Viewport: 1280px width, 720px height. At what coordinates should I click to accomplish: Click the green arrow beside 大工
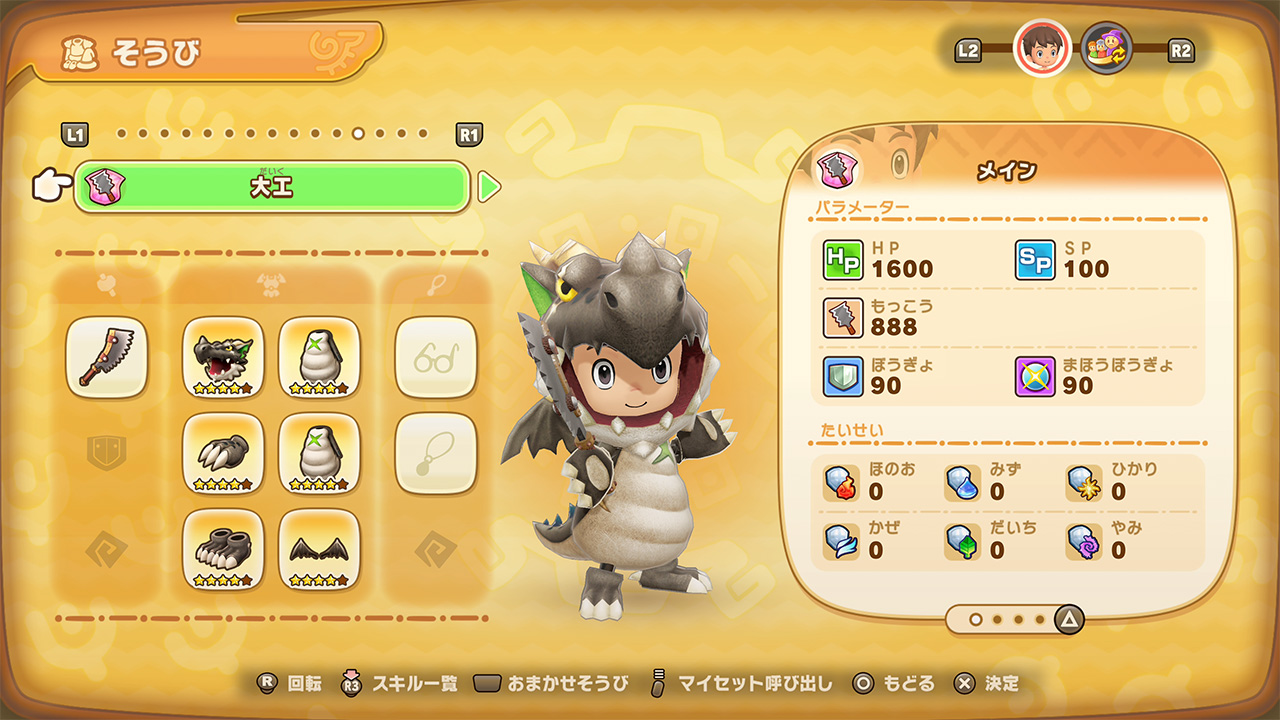coord(488,187)
